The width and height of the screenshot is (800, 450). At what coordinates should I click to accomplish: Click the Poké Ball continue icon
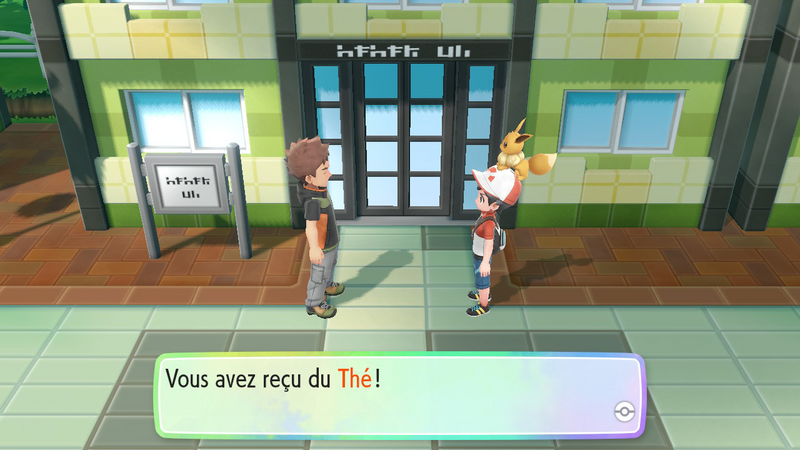(624, 413)
